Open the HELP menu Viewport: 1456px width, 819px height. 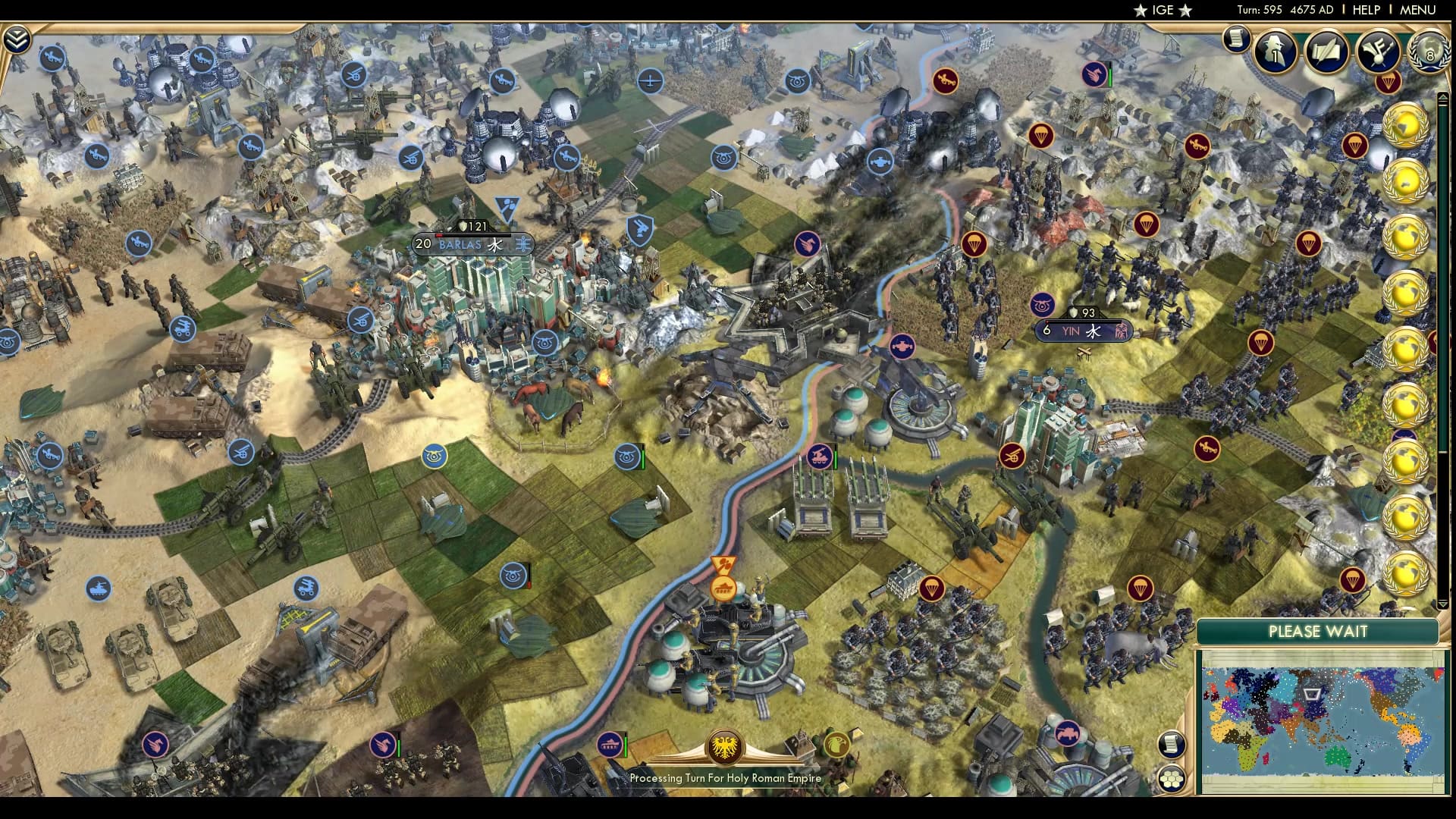pyautogui.click(x=1366, y=11)
